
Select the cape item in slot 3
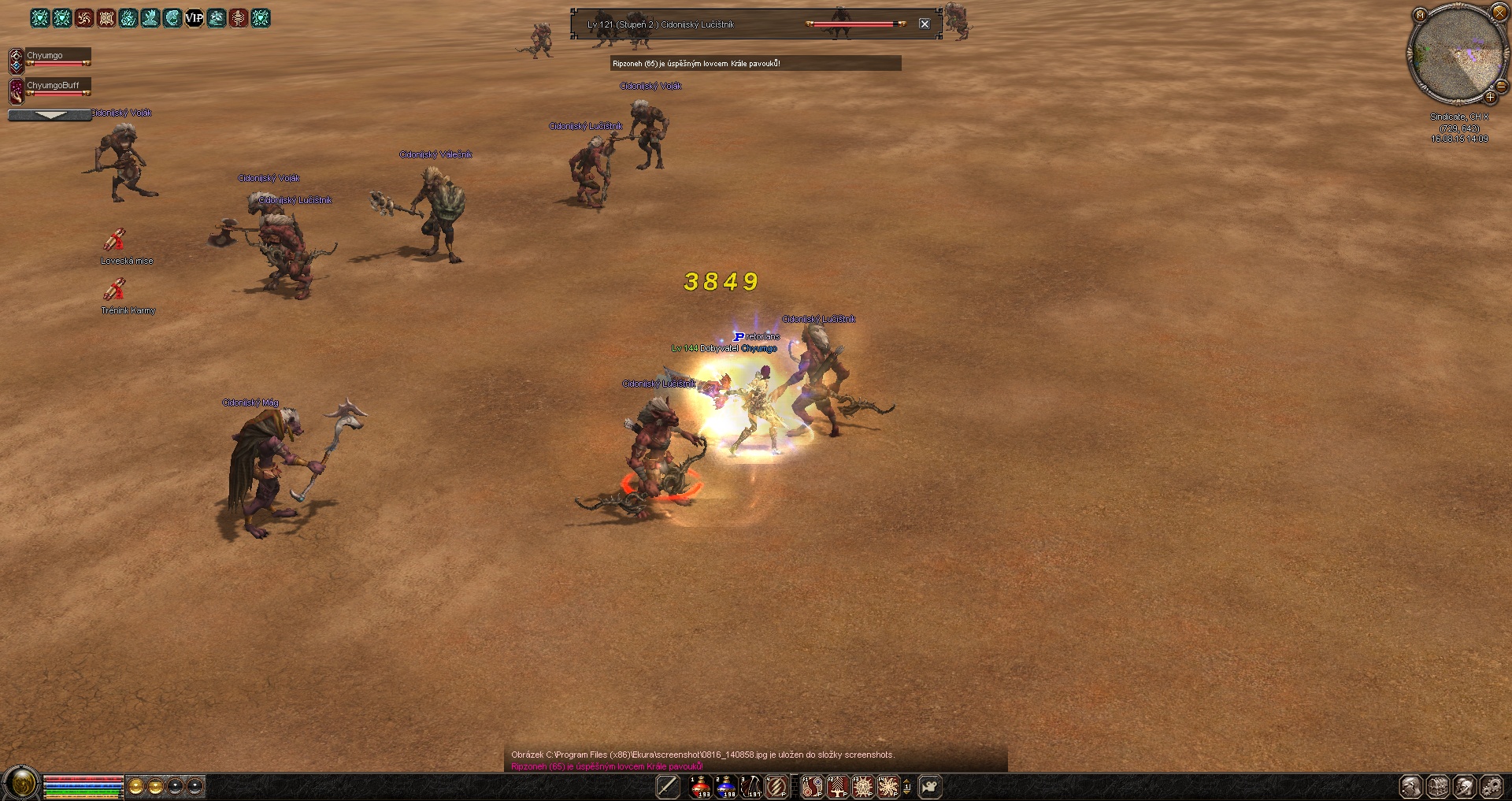[x=751, y=786]
